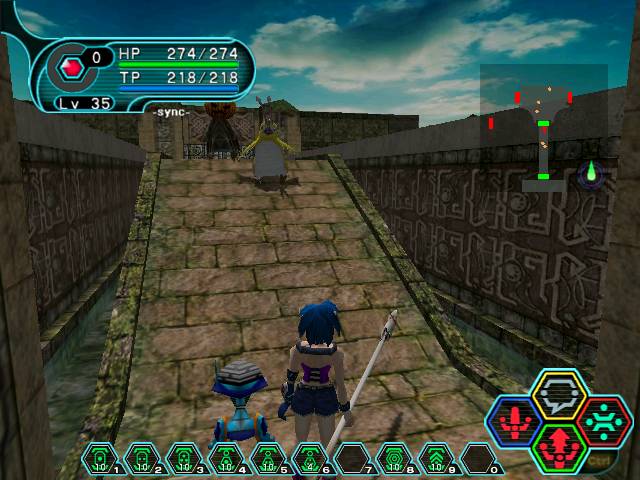The height and width of the screenshot is (480, 640).
Task: Activate the double-chevron icon in slot 9
Action: tap(435, 459)
